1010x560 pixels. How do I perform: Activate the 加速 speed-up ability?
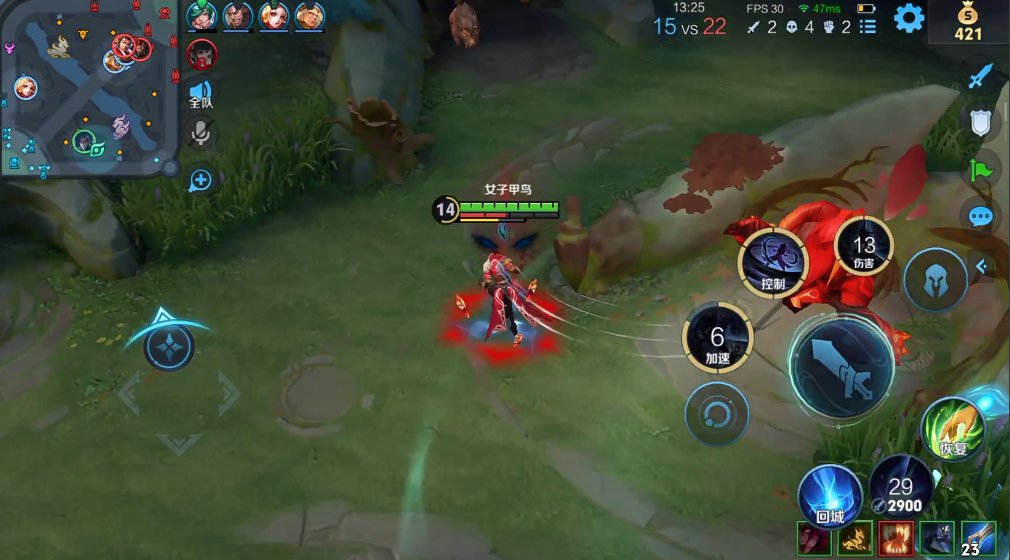coord(717,338)
